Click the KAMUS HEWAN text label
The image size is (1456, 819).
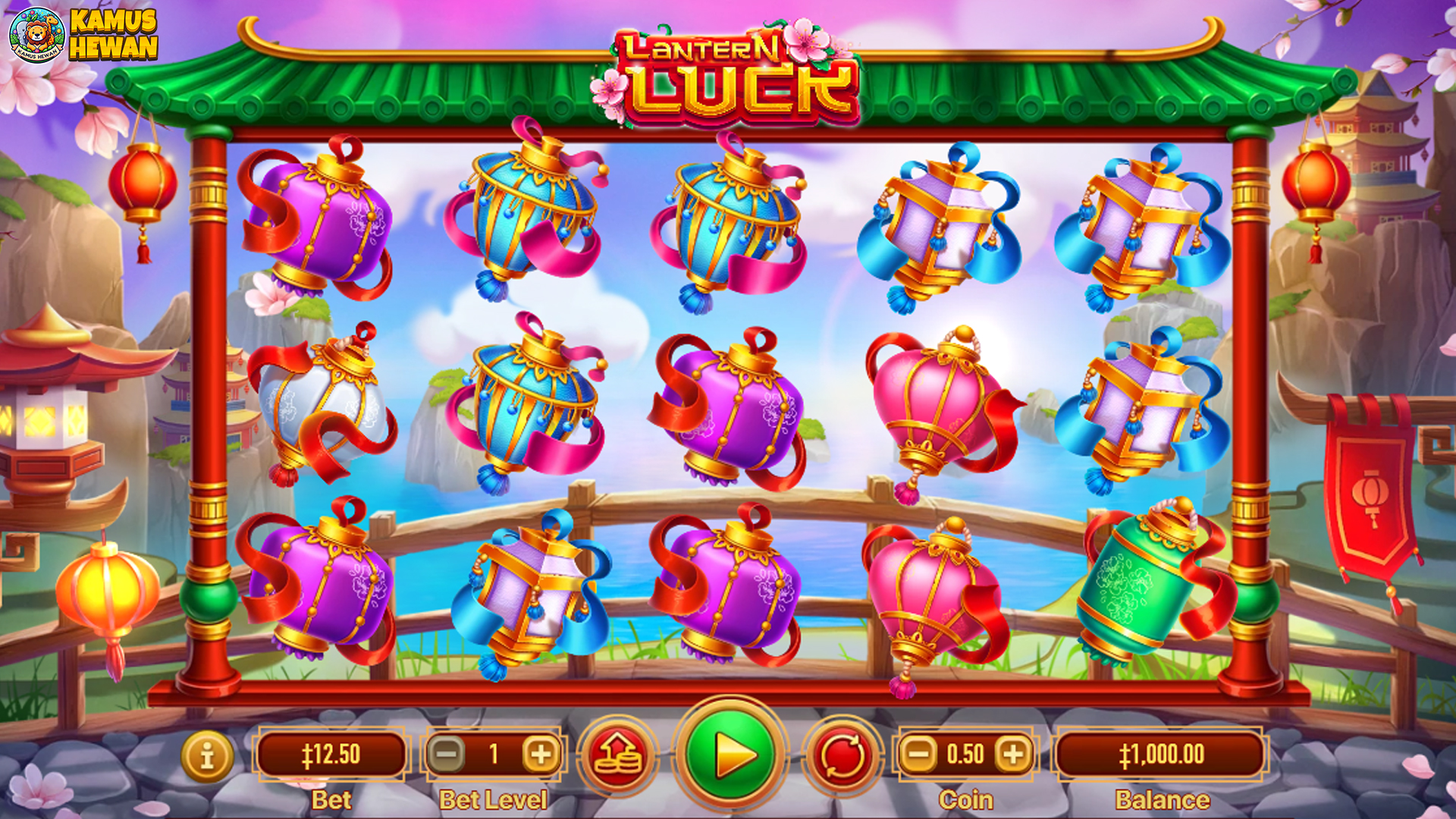tap(114, 33)
